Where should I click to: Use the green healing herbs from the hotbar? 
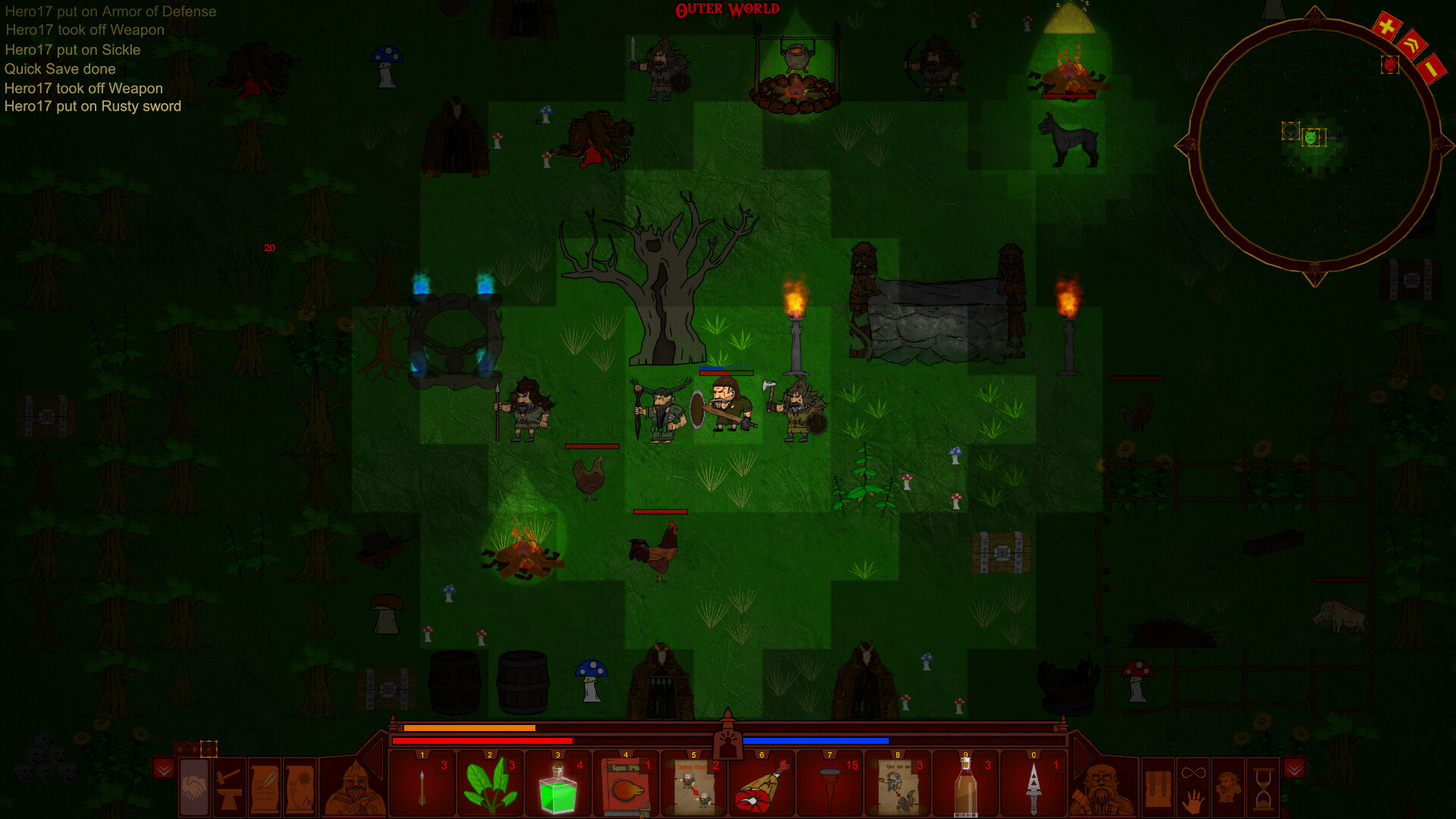(x=491, y=785)
